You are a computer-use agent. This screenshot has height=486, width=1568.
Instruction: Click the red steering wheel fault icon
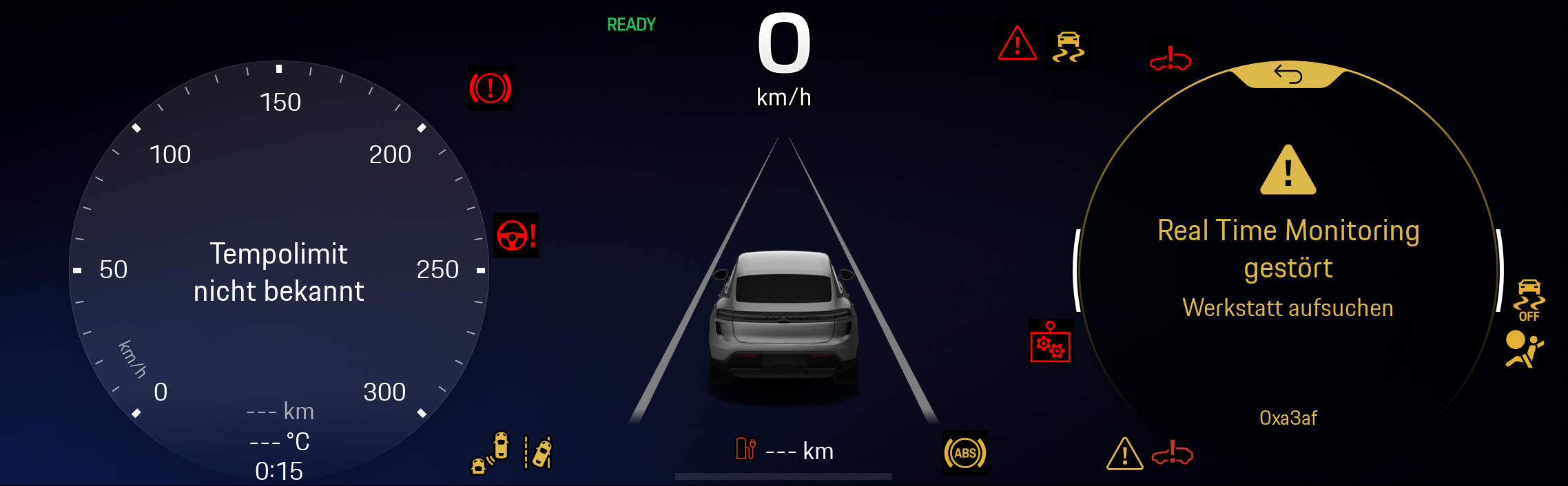tap(516, 235)
